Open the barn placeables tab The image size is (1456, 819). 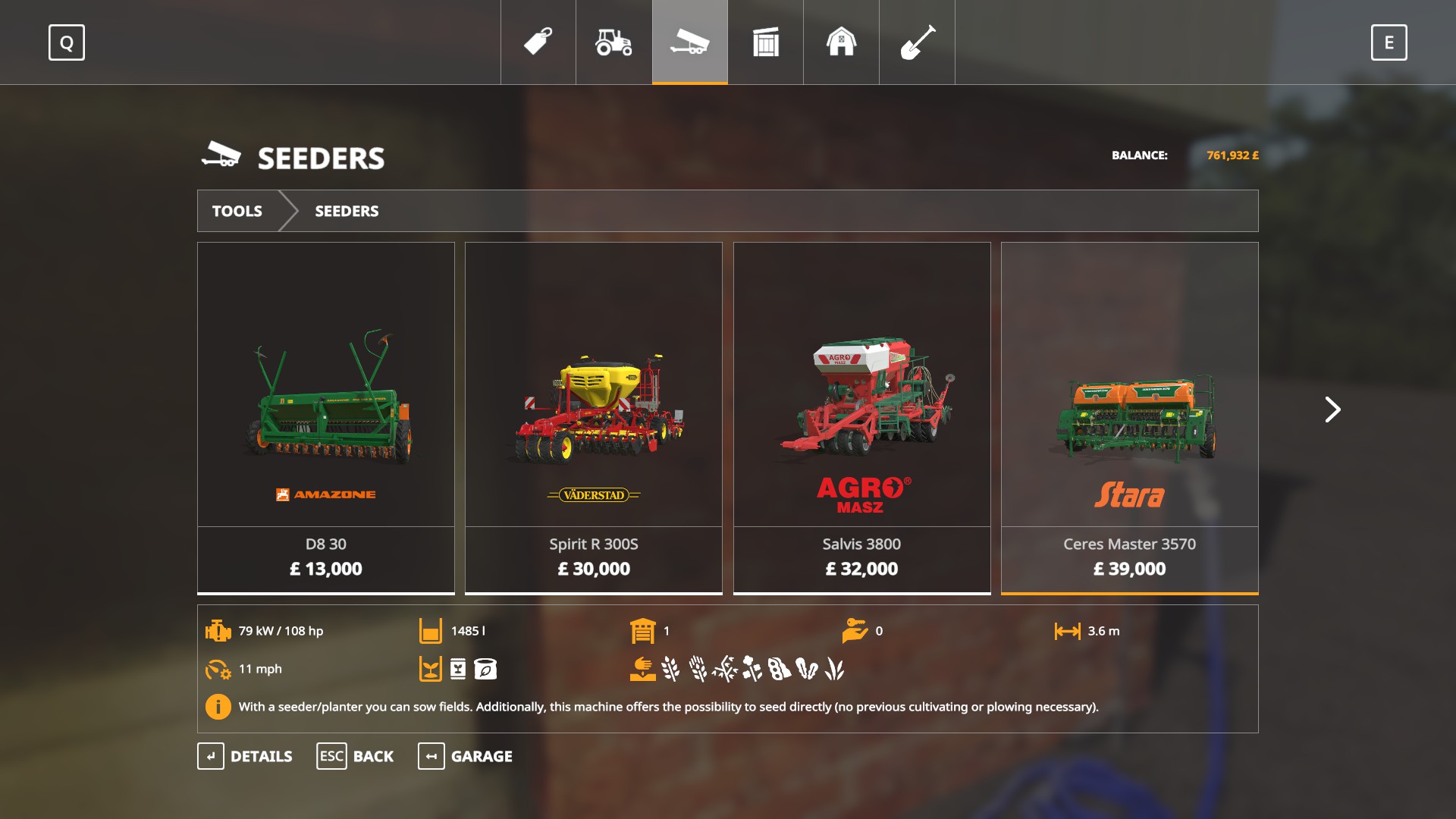842,42
